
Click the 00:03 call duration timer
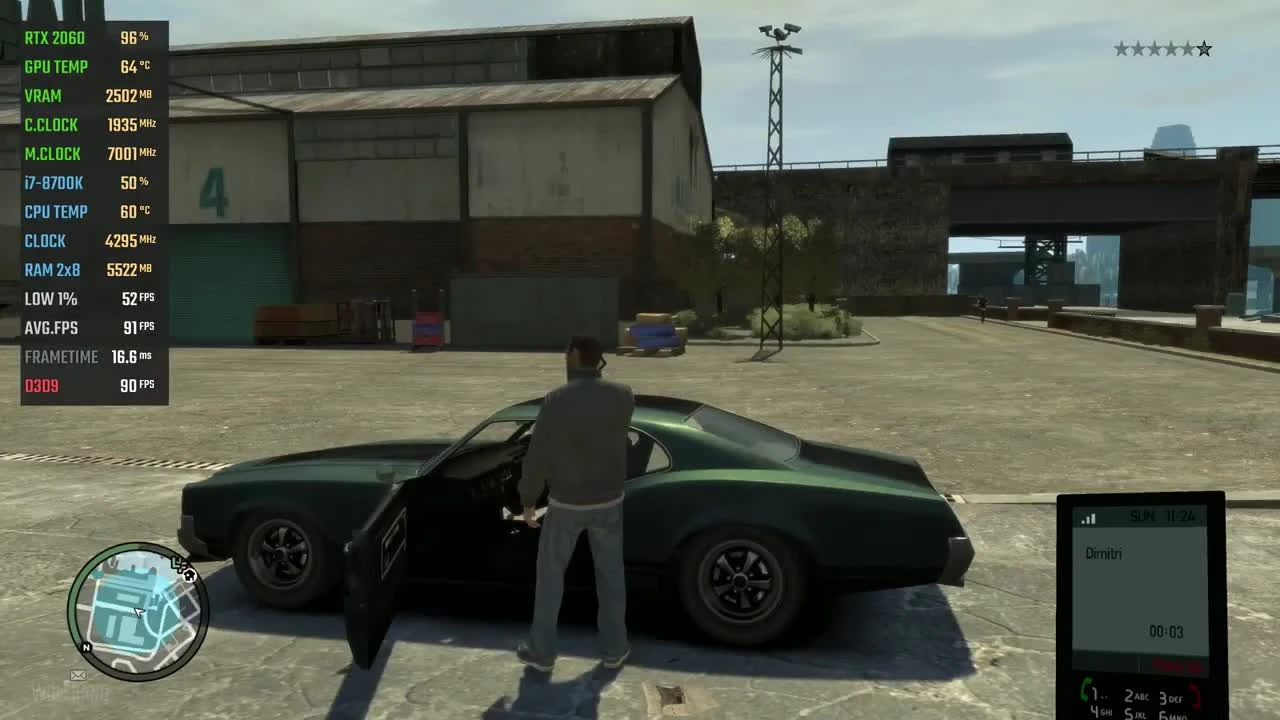[1166, 632]
